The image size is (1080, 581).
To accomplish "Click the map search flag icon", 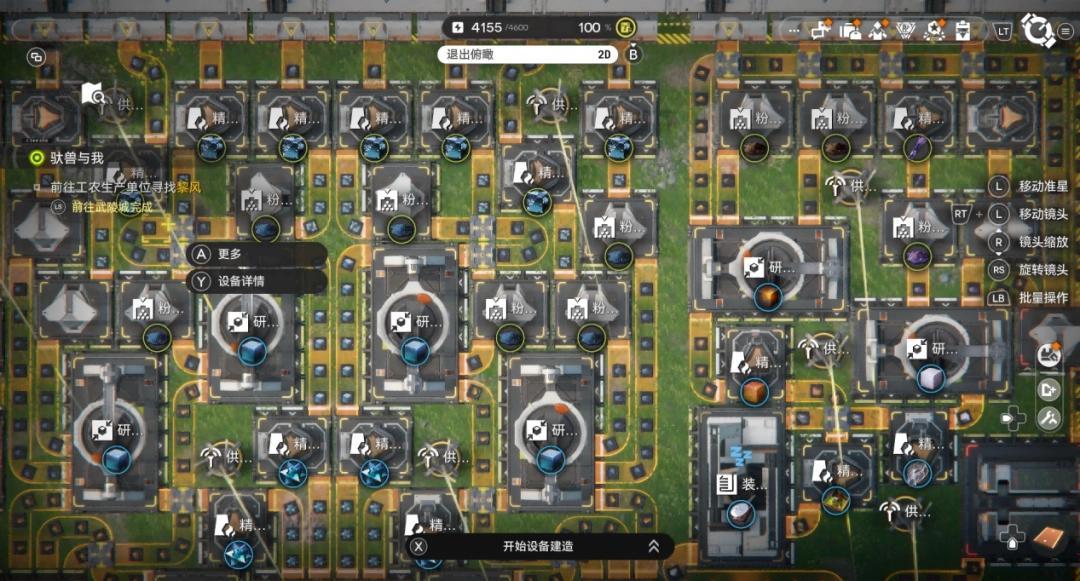I will coord(93,95).
